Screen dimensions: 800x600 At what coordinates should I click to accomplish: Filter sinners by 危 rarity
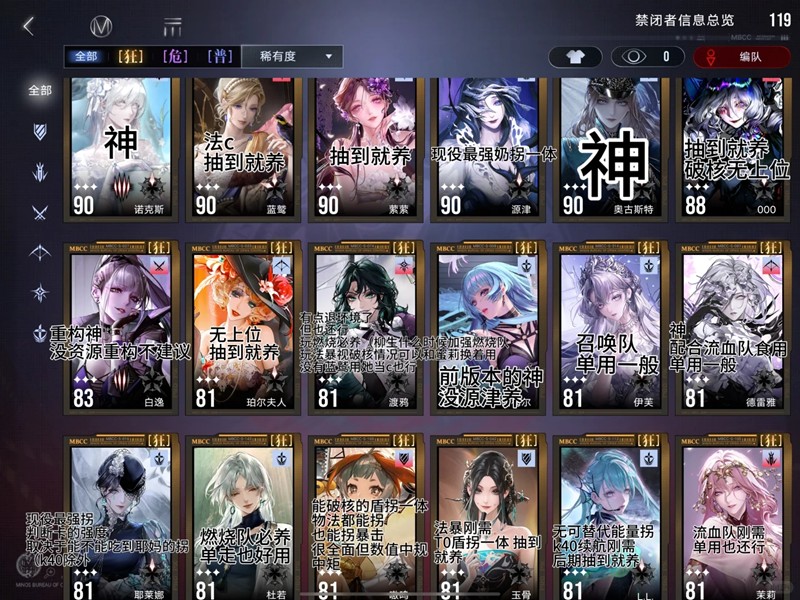(x=177, y=57)
